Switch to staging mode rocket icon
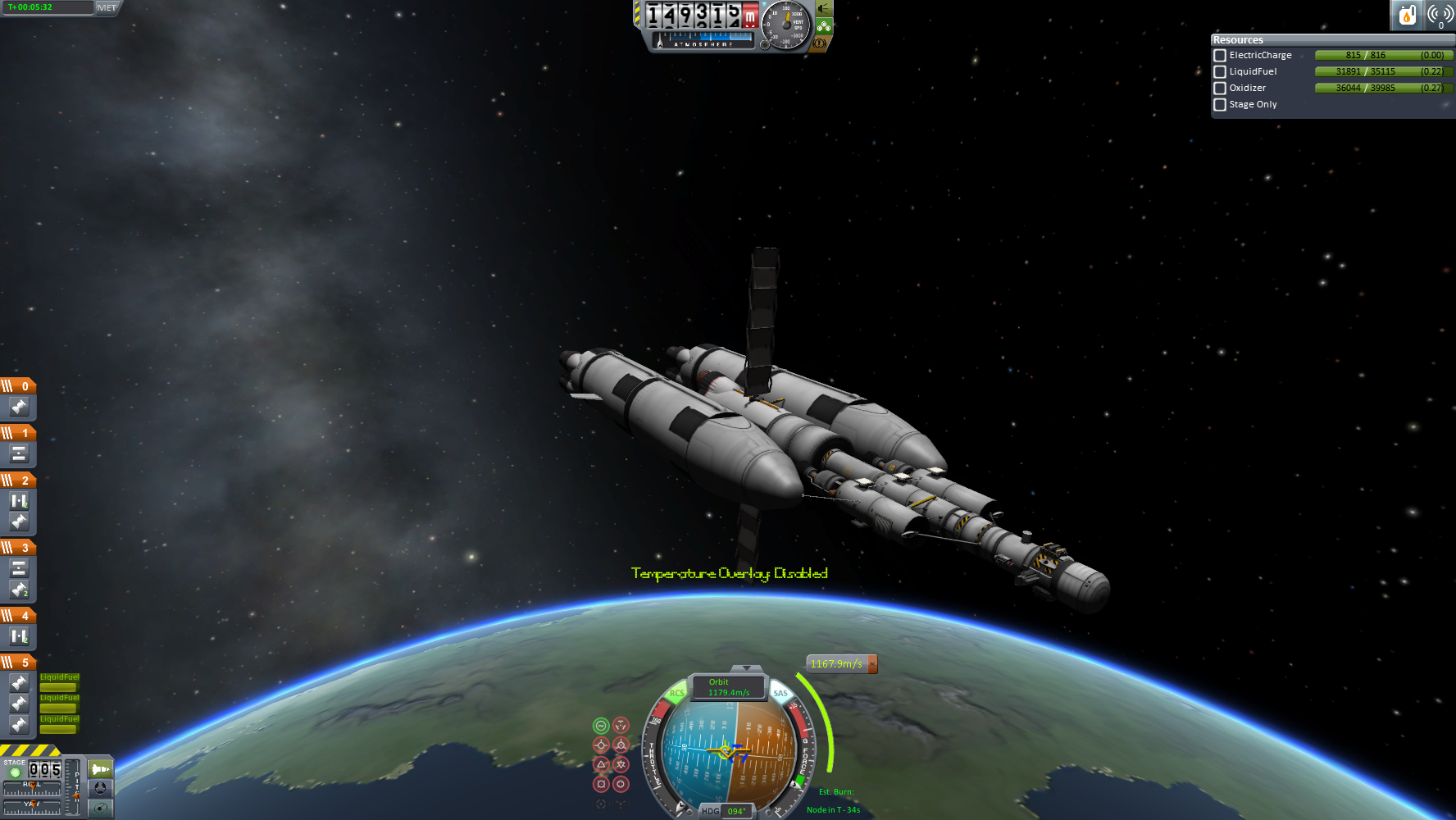Image resolution: width=1456 pixels, height=820 pixels. tap(100, 769)
